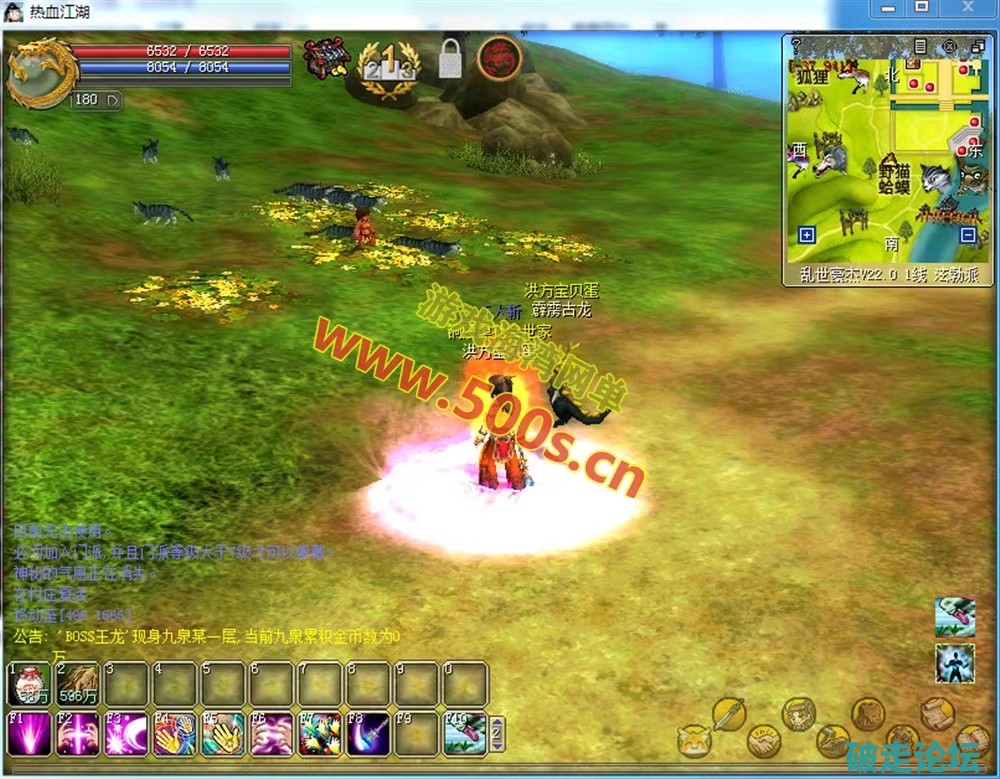Expand the arrow beside level 180
The image size is (1000, 779).
tap(112, 99)
